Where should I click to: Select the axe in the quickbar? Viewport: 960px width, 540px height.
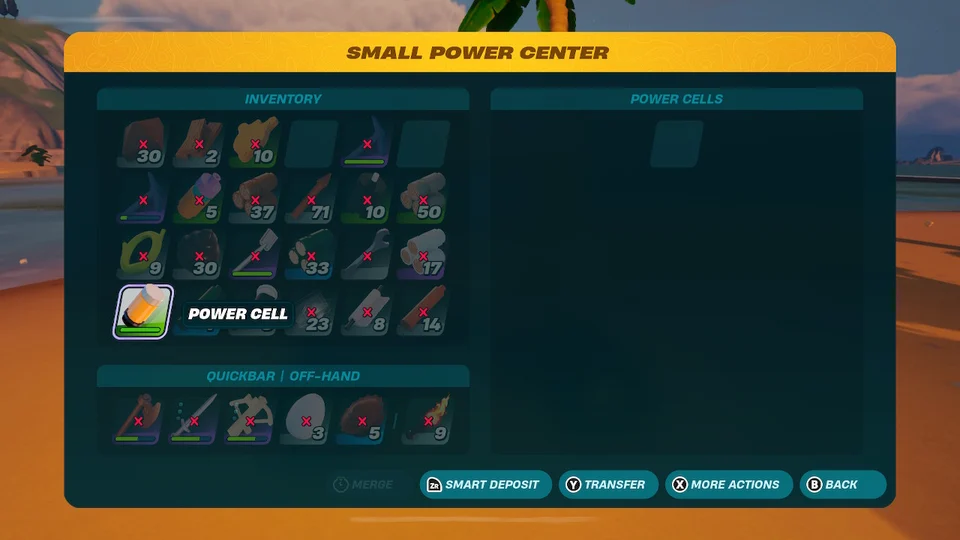pyautogui.click(x=138, y=419)
